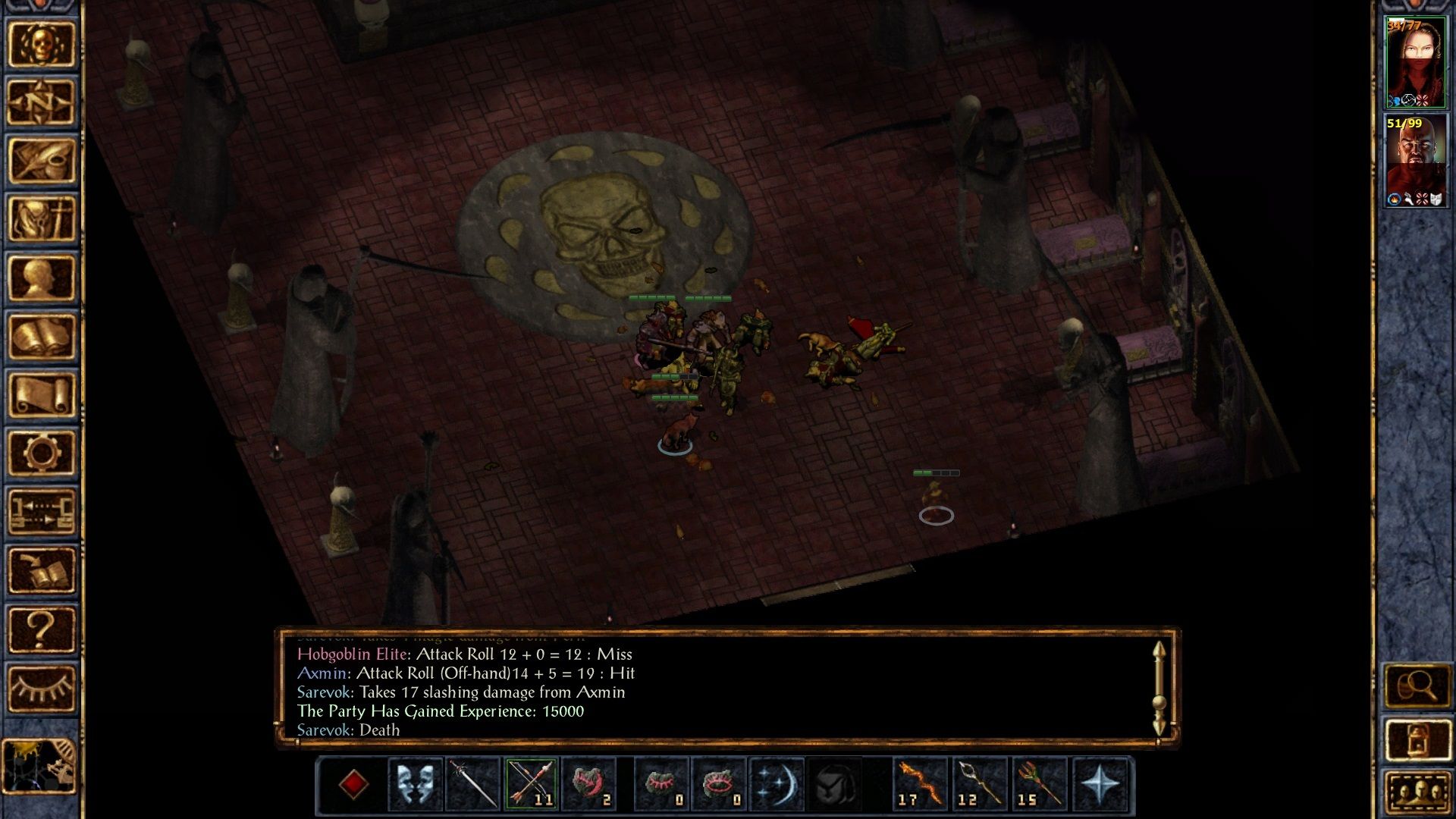Toggle party AI with the lantern button
The image size is (1456, 819).
click(x=1417, y=740)
